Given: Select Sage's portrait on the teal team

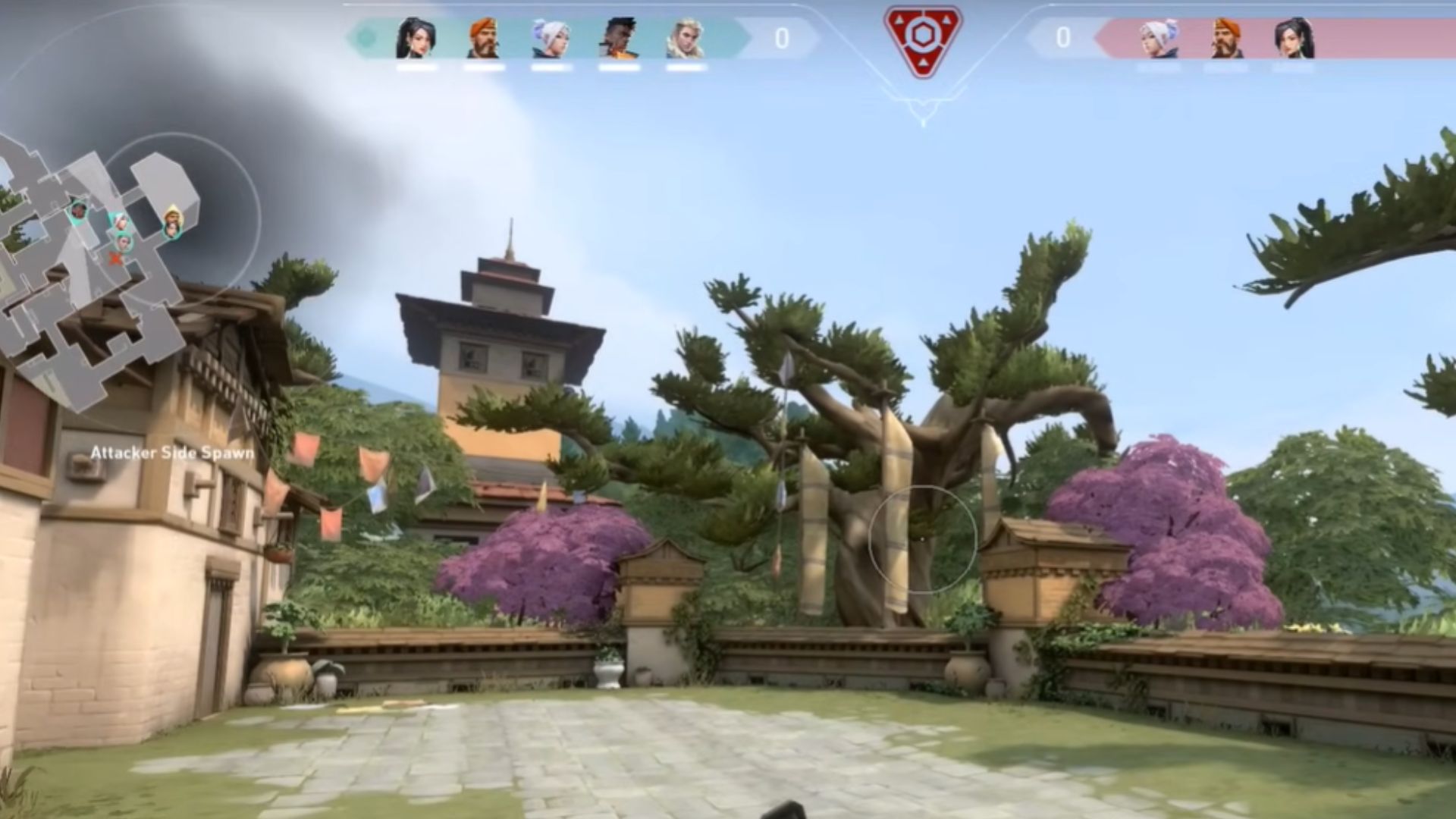Looking at the screenshot, I should (416, 38).
